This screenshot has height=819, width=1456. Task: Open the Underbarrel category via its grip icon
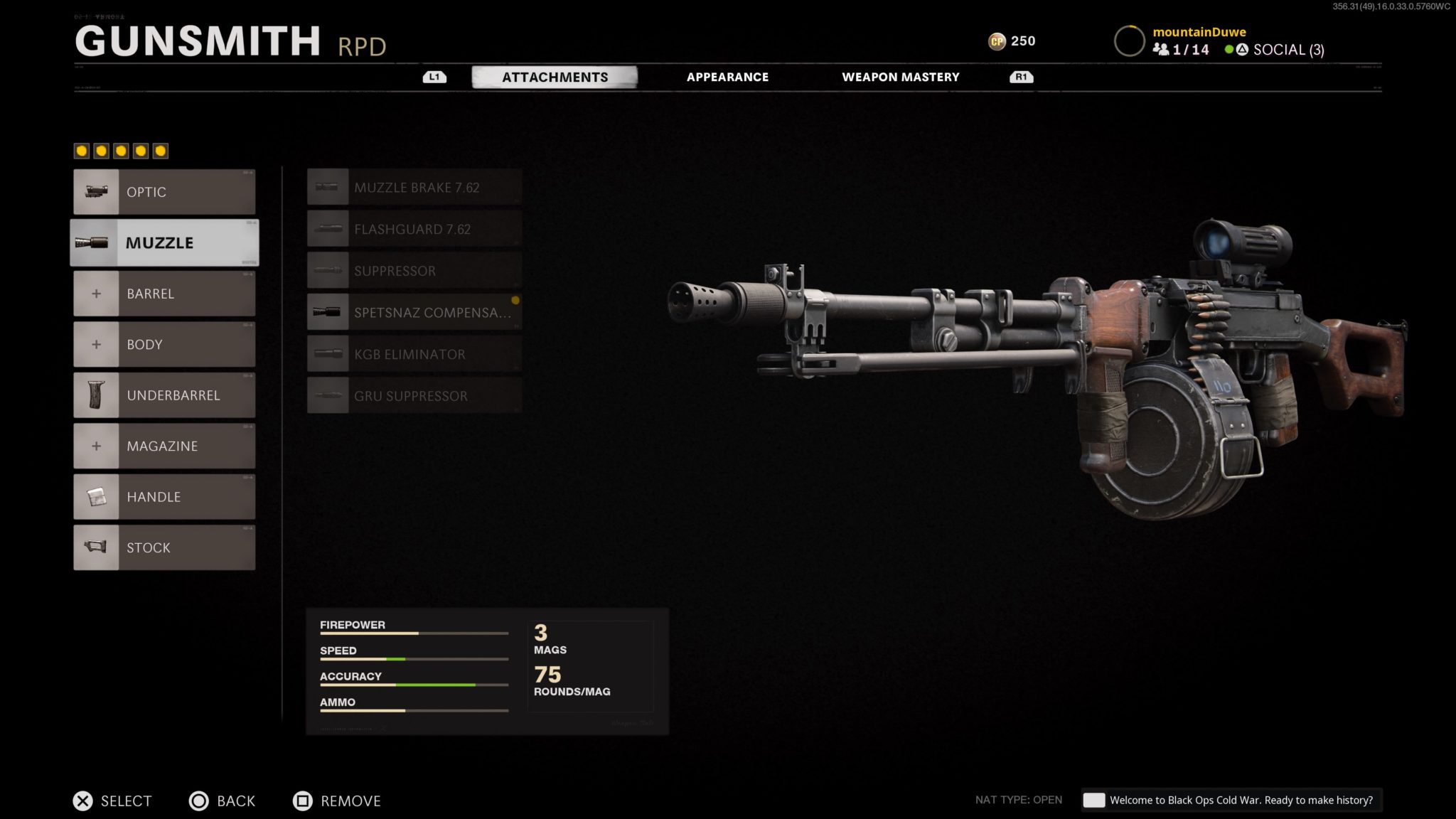click(97, 395)
